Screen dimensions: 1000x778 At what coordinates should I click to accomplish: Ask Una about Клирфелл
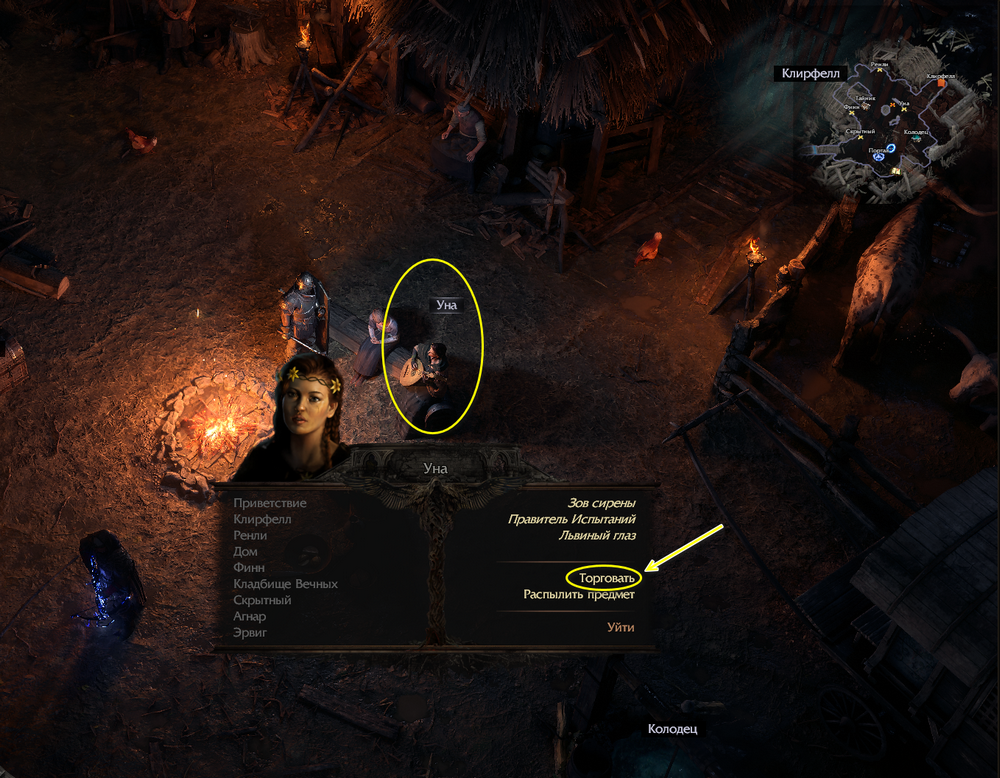tap(262, 520)
